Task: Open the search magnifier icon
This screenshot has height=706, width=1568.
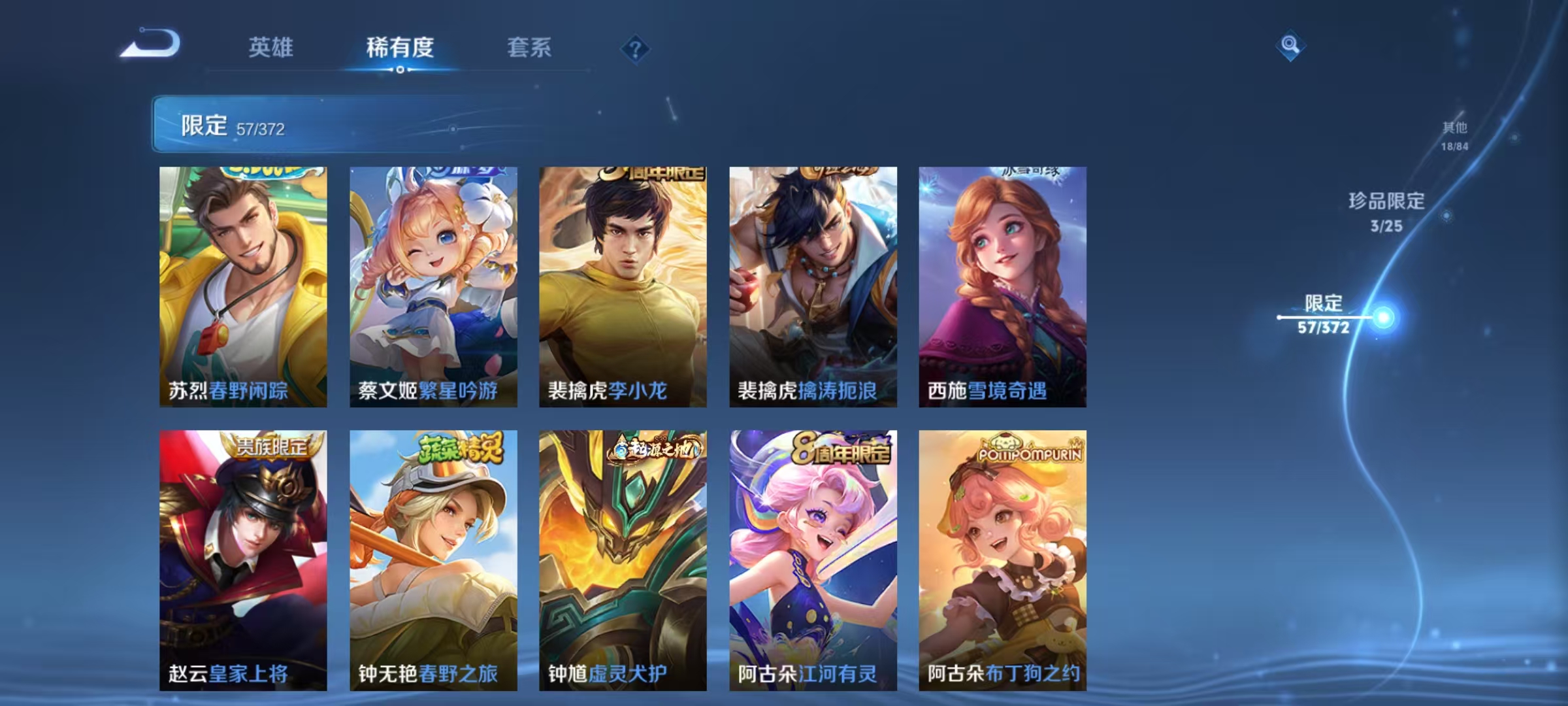Action: 1290,46
